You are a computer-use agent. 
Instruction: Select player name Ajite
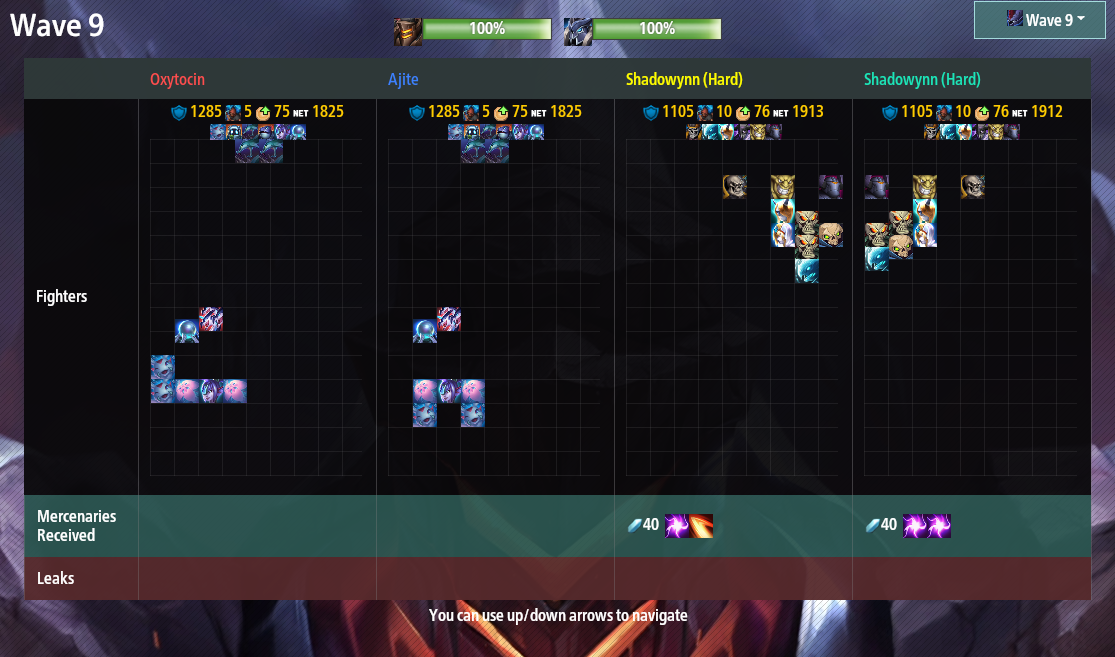(404, 80)
